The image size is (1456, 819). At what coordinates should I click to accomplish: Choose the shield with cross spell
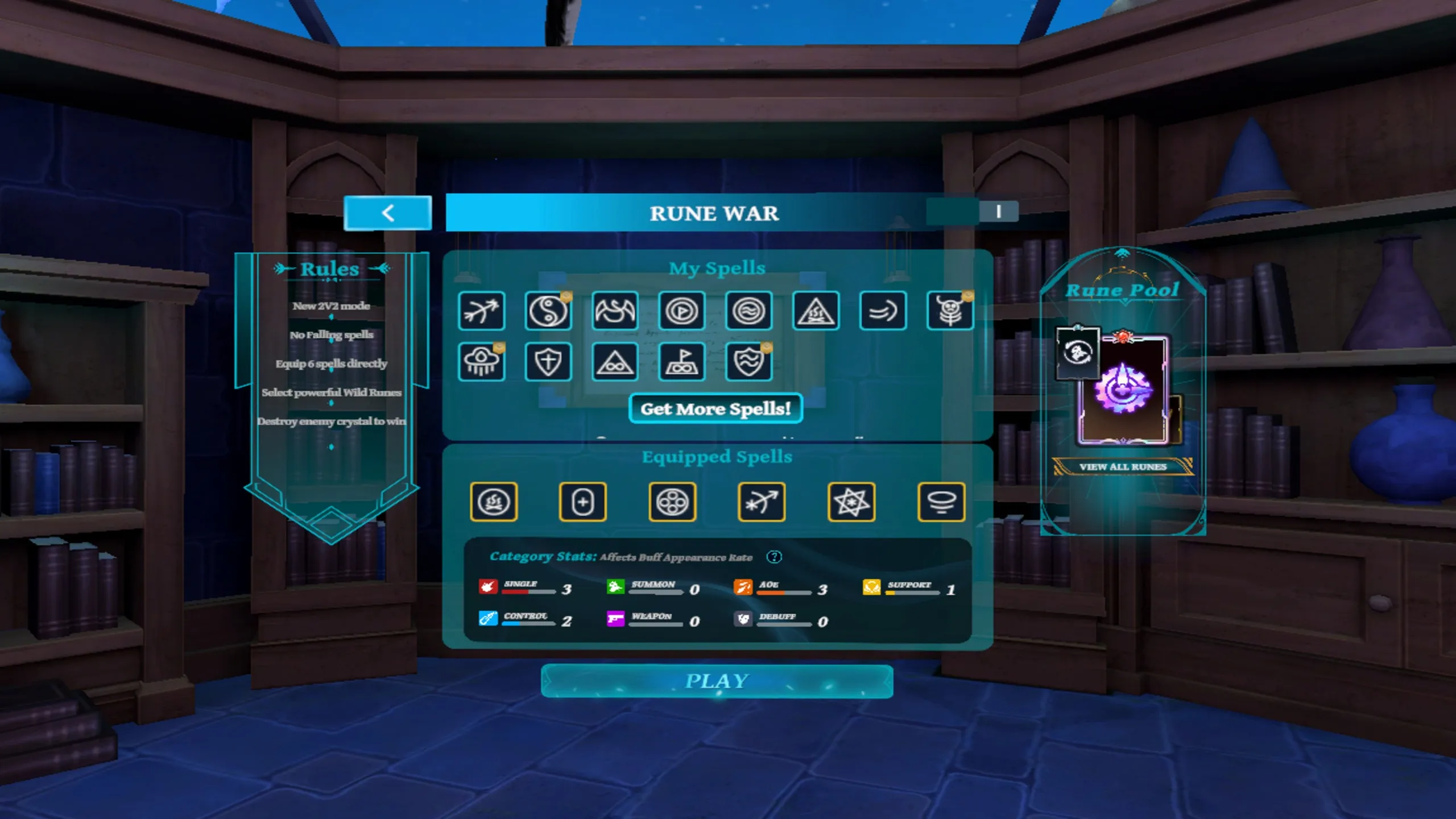coord(548,362)
